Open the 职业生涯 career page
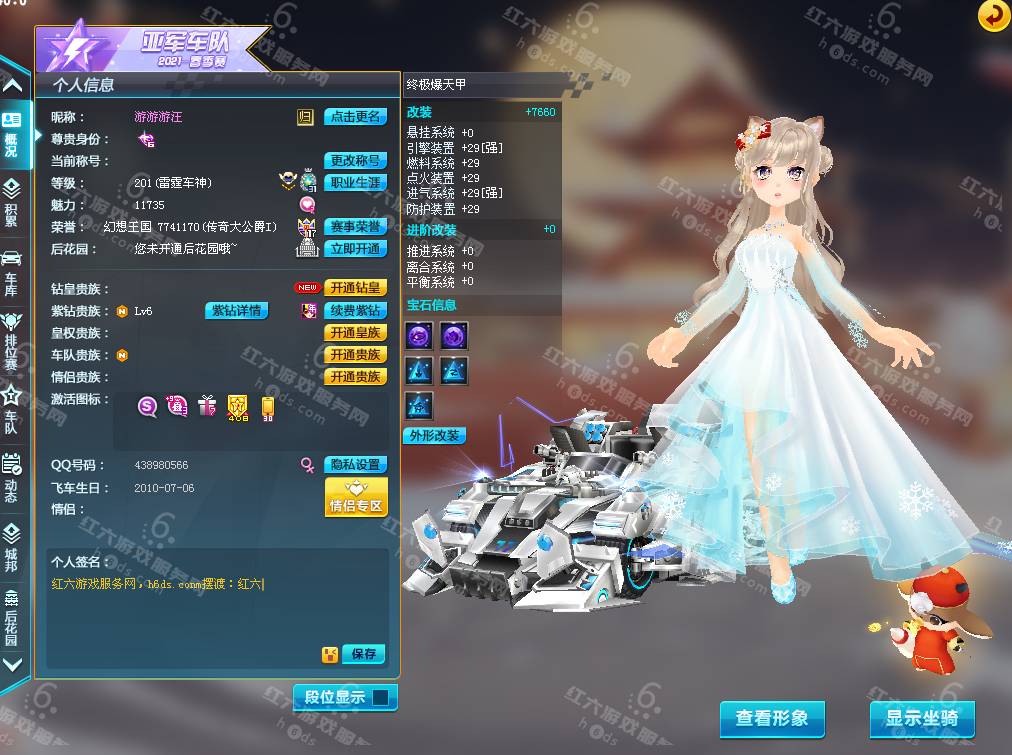1012x755 pixels. [355, 183]
